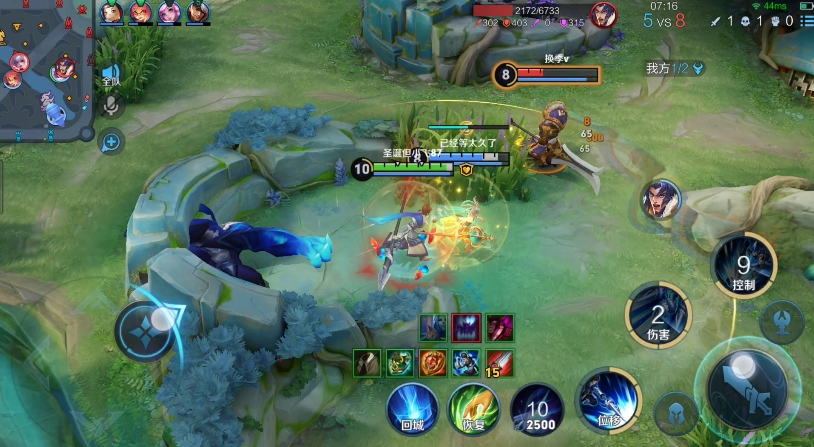This screenshot has height=447, width=814.
Task: Use the red blade item with 15 count
Action: tap(498, 362)
